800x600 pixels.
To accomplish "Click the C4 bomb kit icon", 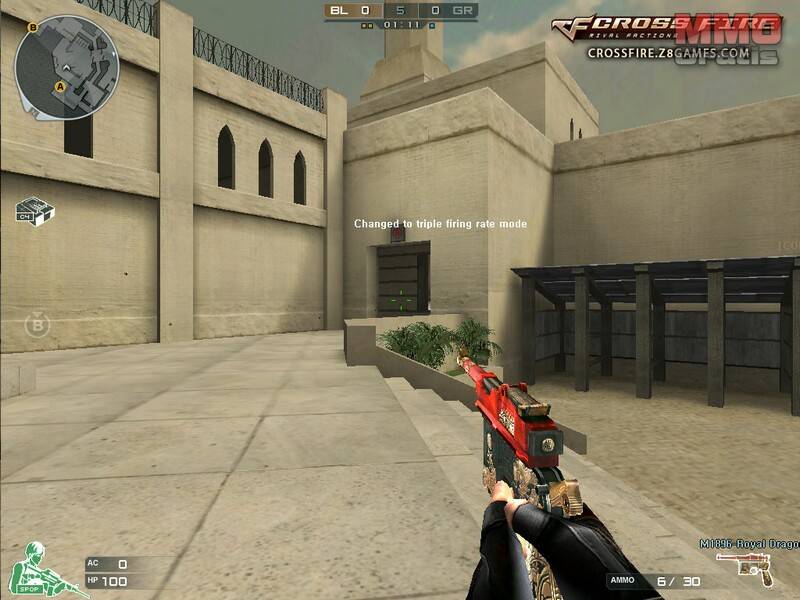I will point(35,210).
